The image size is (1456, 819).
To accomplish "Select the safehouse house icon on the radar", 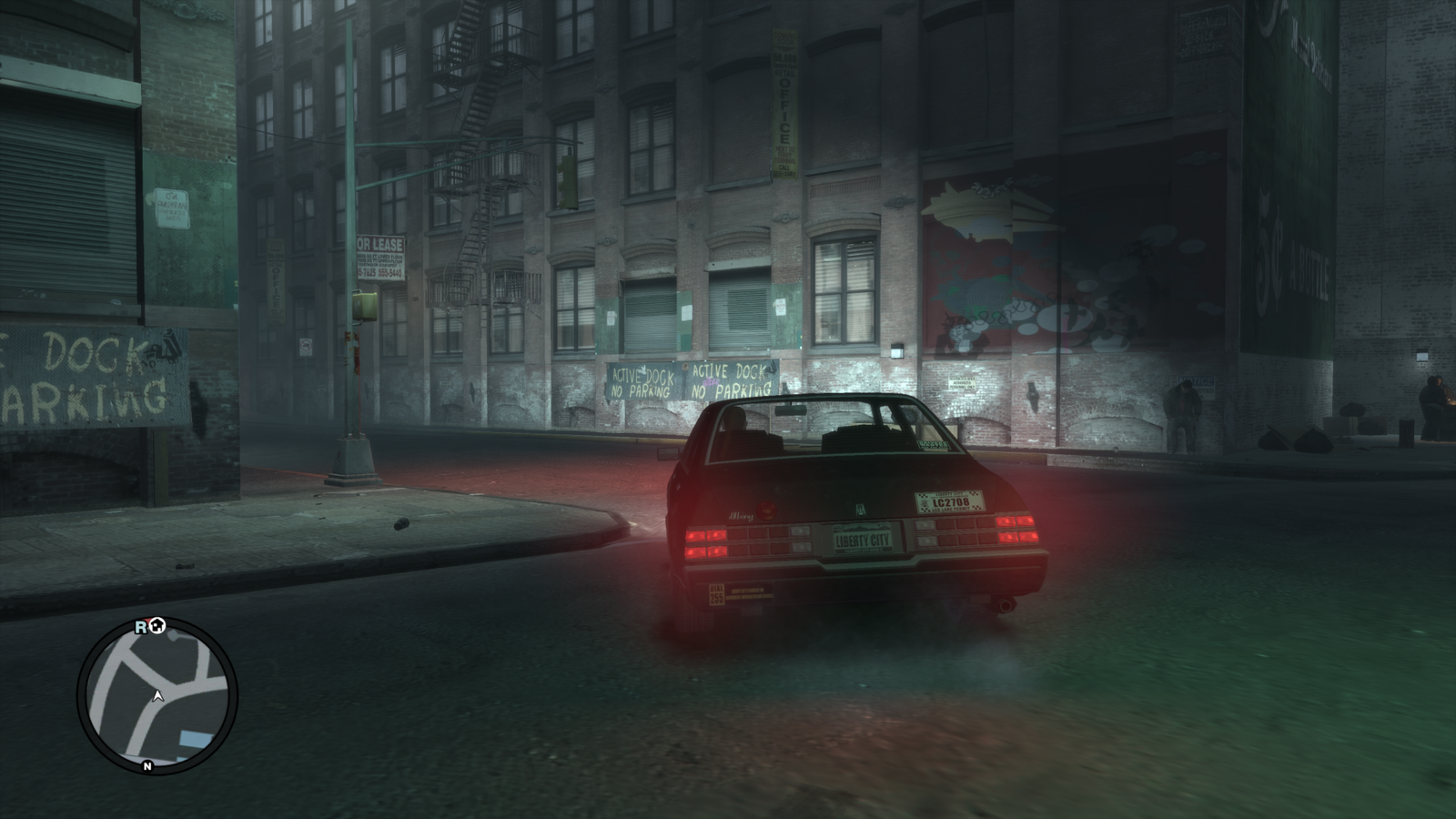I will point(156,626).
